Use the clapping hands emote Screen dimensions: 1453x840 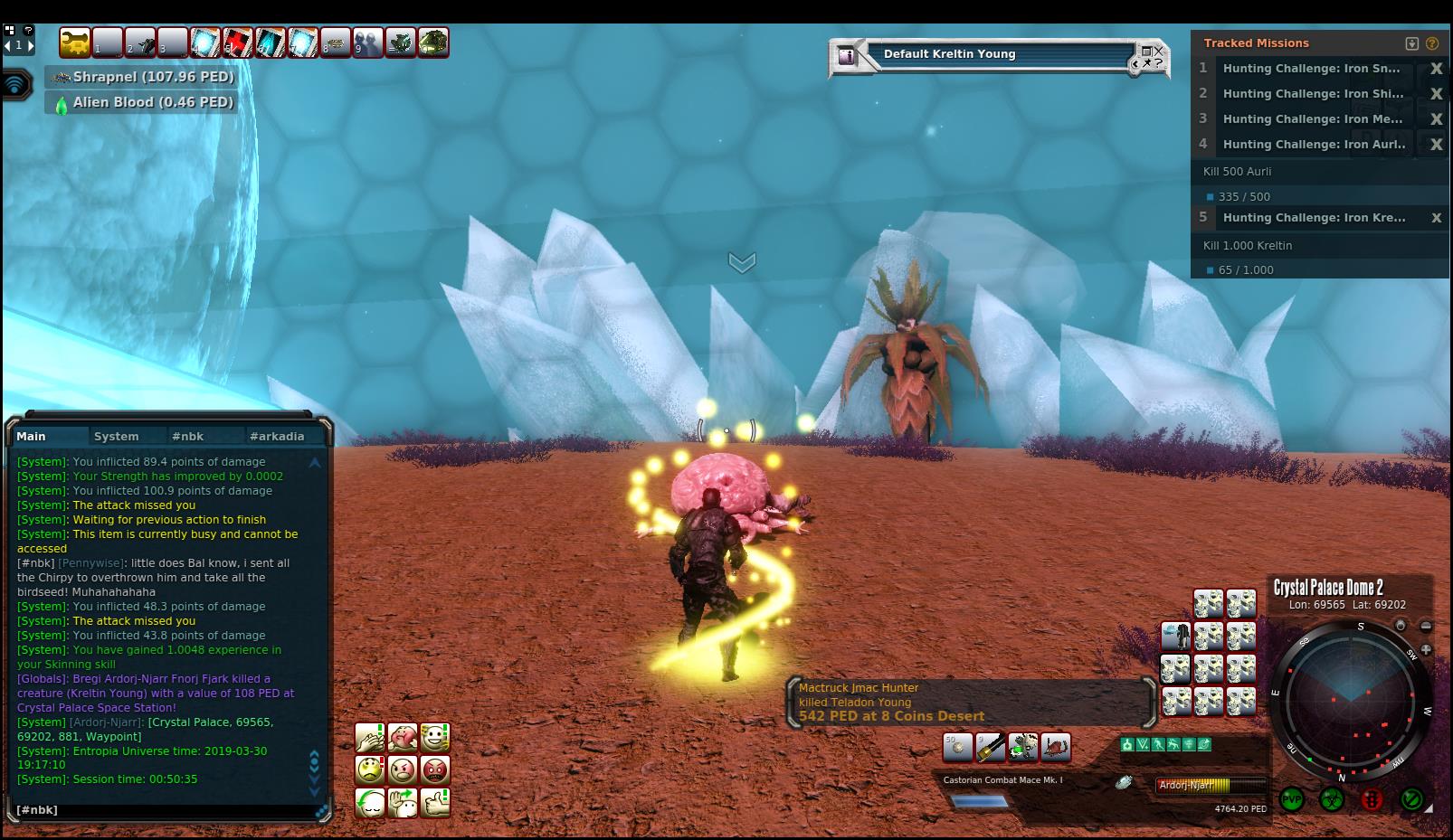coord(370,738)
